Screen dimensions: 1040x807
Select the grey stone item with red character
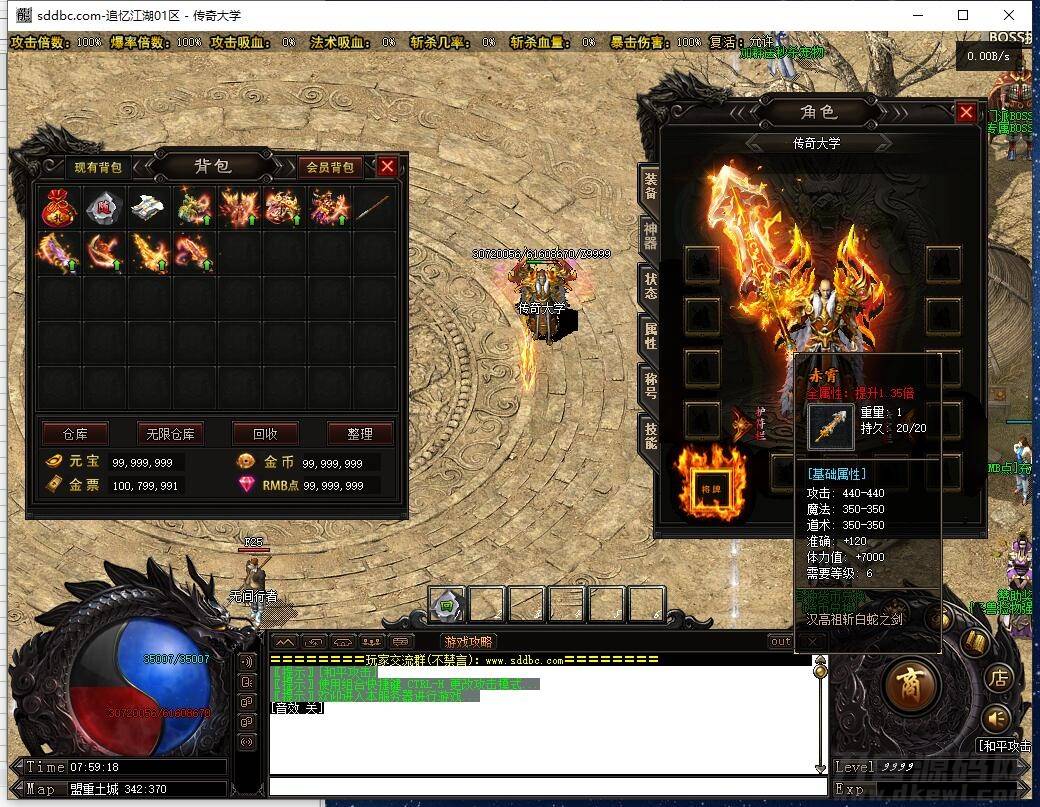tap(104, 207)
